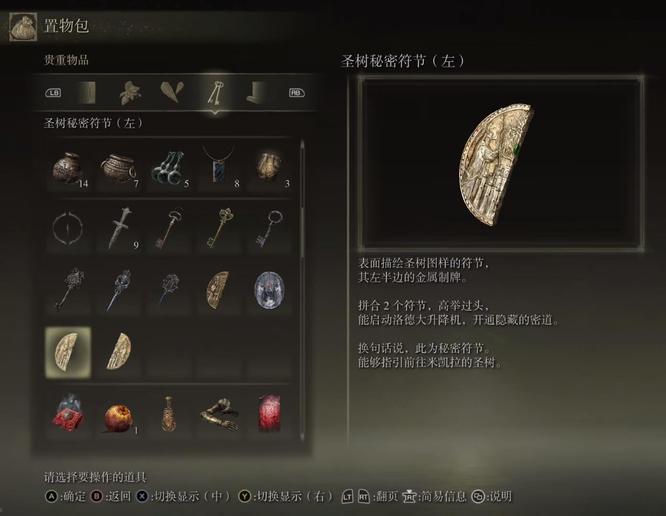Pick the golden bottle with count 3

[x=268, y=167]
